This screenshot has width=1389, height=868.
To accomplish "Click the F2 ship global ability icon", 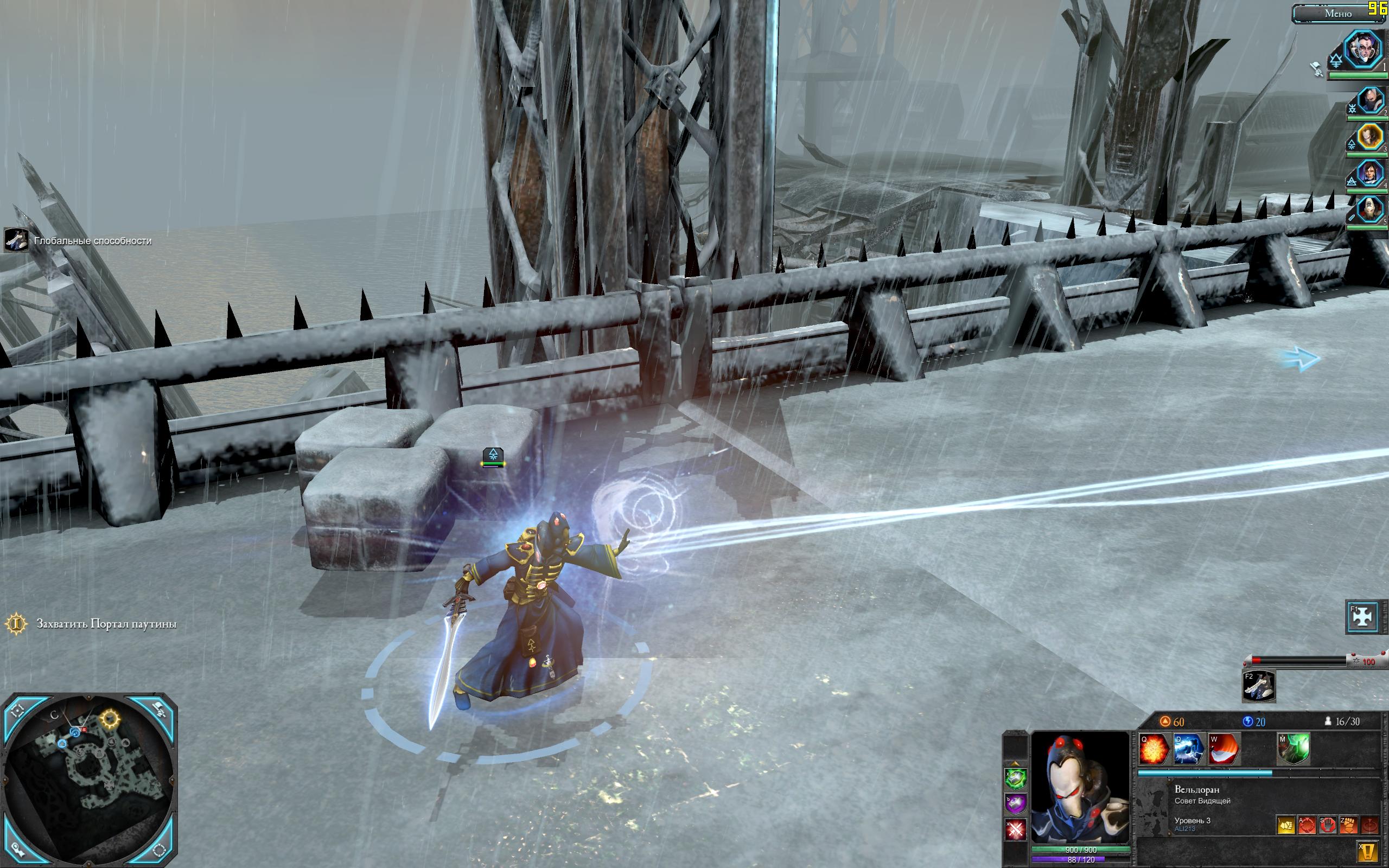I will coord(1258,686).
